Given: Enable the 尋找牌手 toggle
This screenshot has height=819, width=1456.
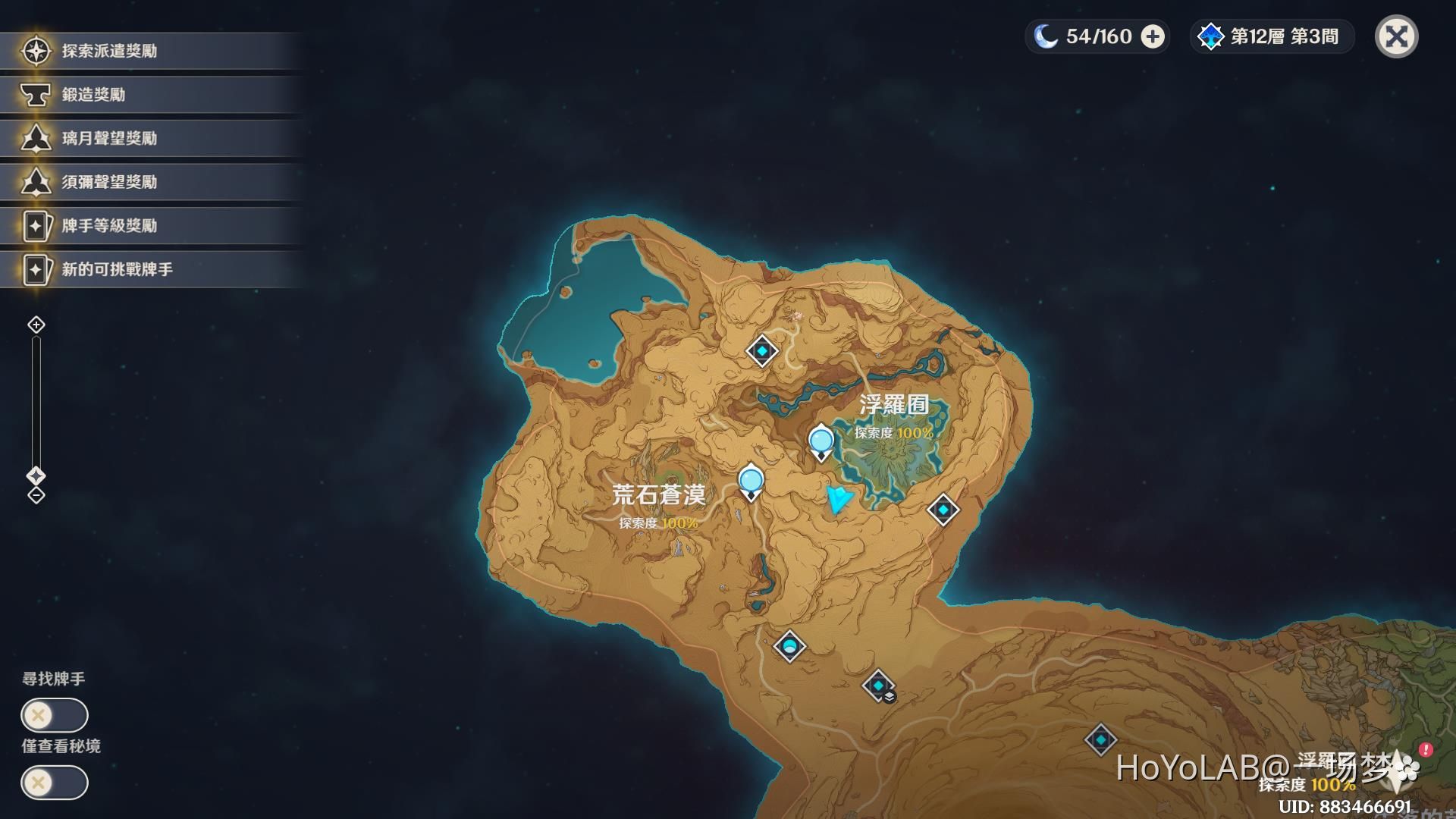Looking at the screenshot, I should pyautogui.click(x=55, y=714).
